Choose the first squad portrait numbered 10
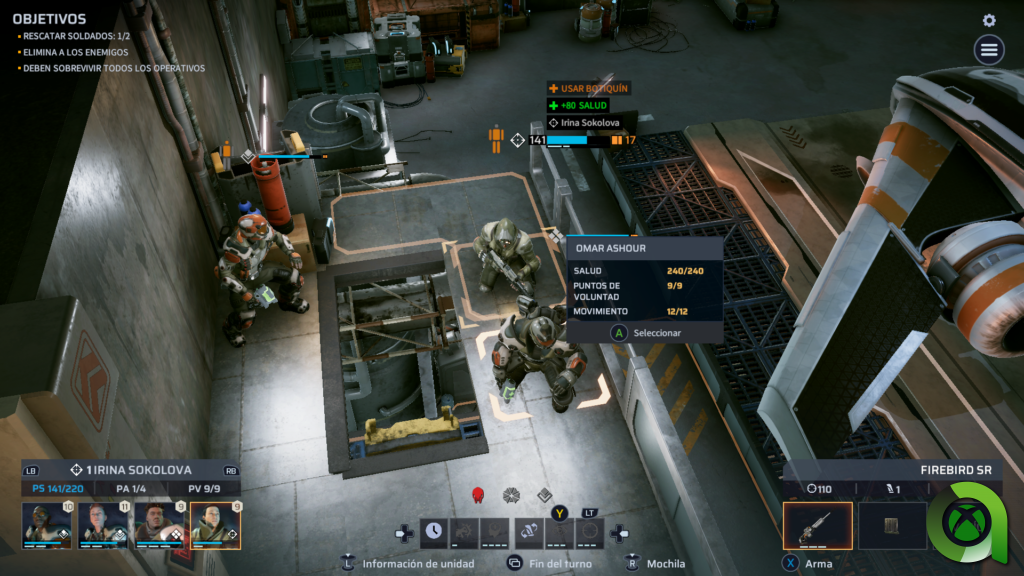 click(x=47, y=525)
